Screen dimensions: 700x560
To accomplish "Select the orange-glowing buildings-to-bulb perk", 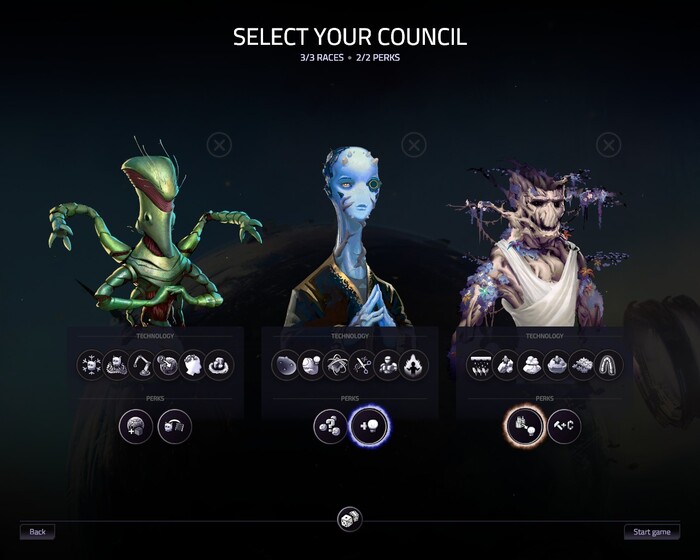I will point(524,427).
